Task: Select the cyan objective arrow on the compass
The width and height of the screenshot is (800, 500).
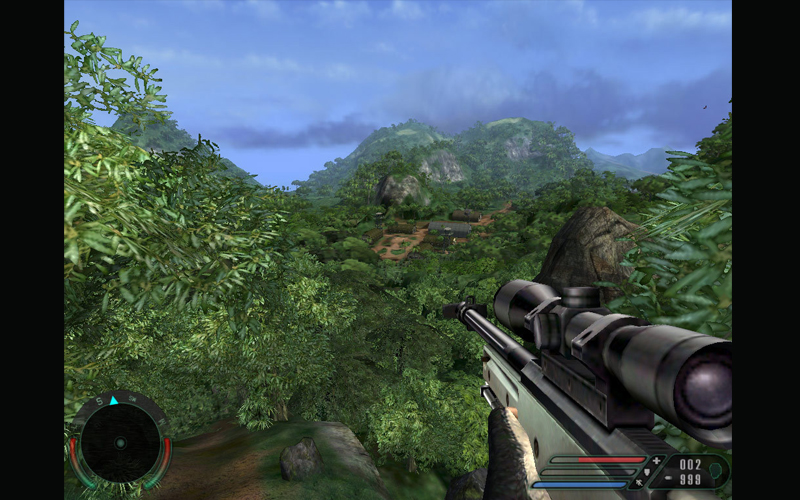Action: coord(114,400)
